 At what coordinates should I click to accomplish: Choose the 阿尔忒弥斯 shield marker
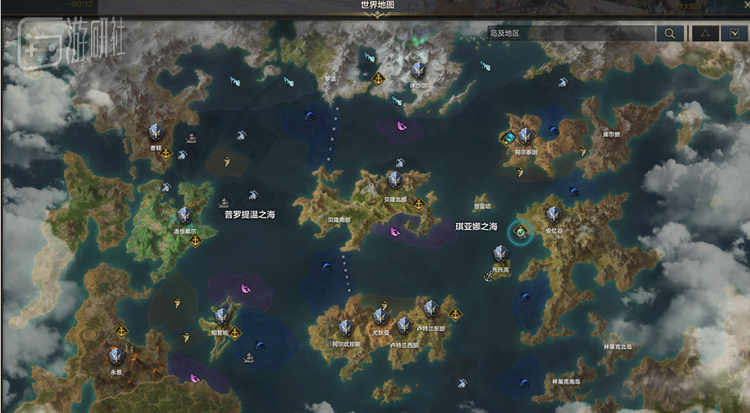[345, 326]
